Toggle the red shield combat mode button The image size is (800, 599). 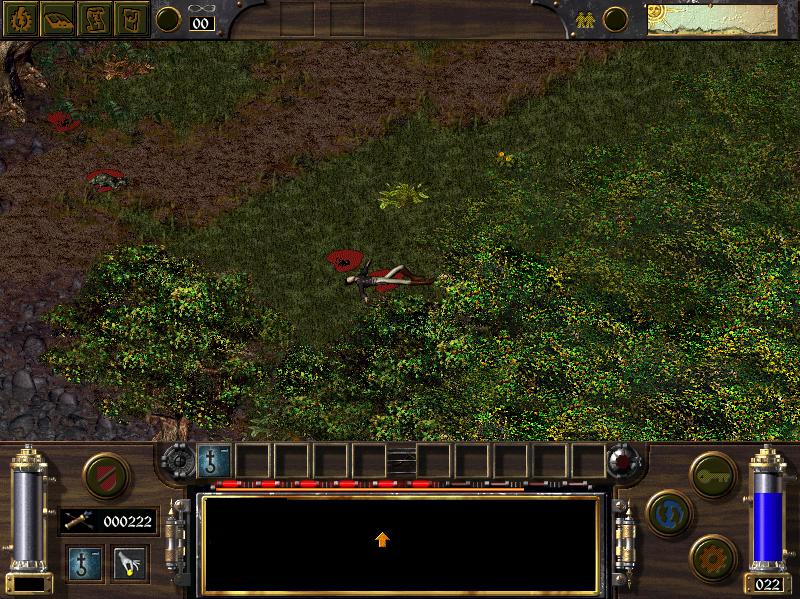click(x=100, y=473)
